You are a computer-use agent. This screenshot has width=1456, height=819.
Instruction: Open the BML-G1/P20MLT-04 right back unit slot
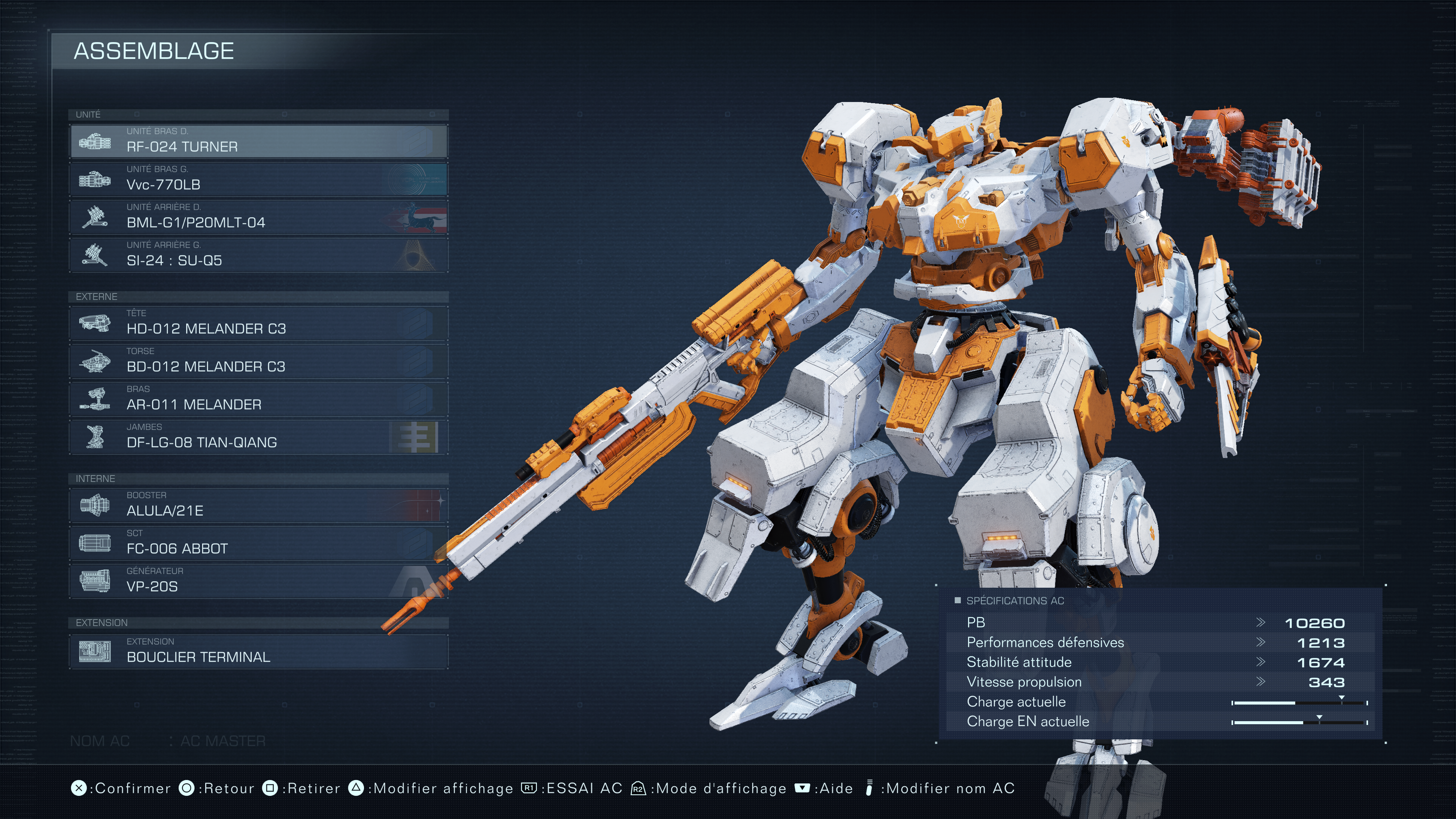tap(259, 217)
